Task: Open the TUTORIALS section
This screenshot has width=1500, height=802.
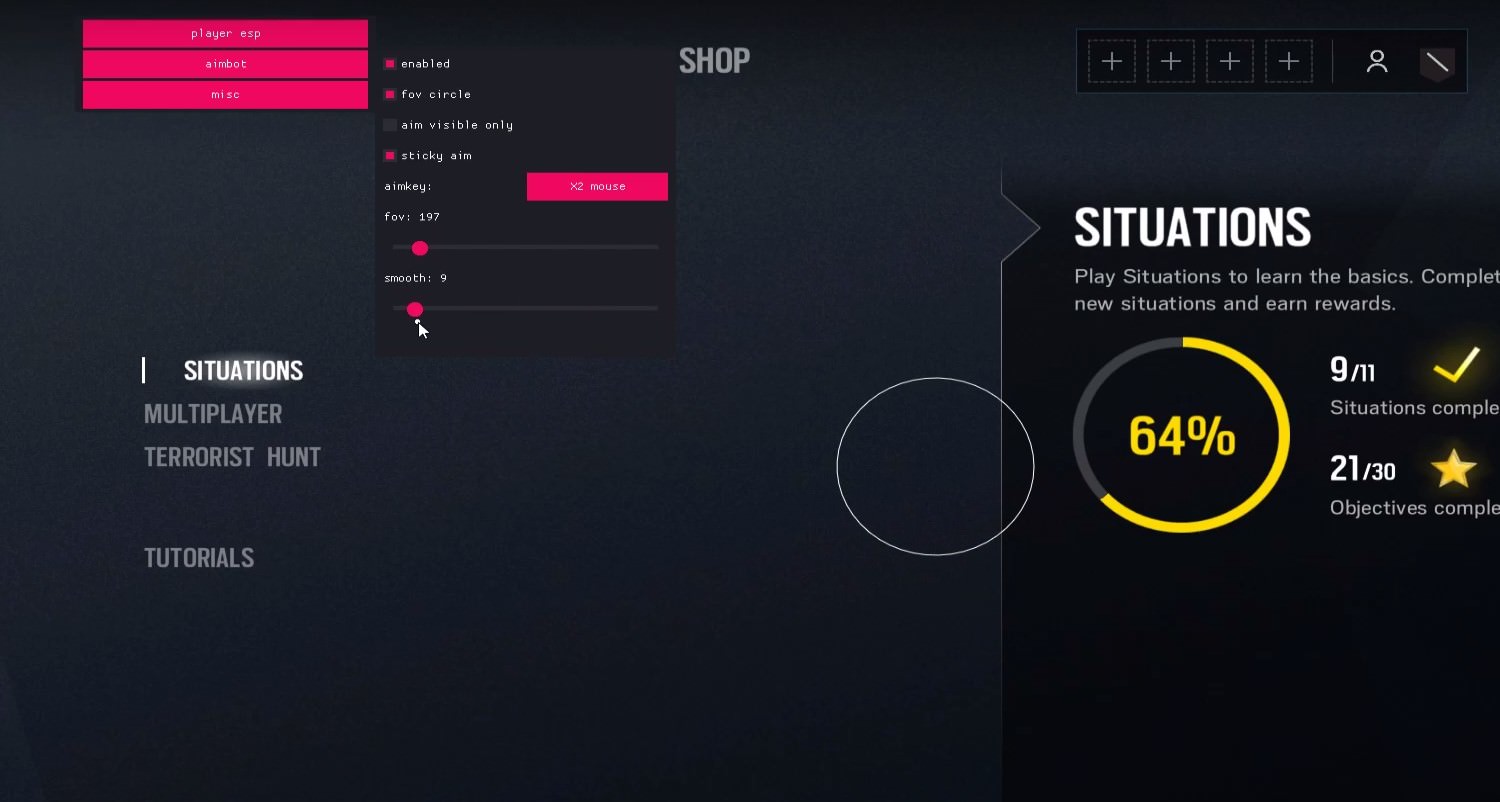Action: (199, 557)
